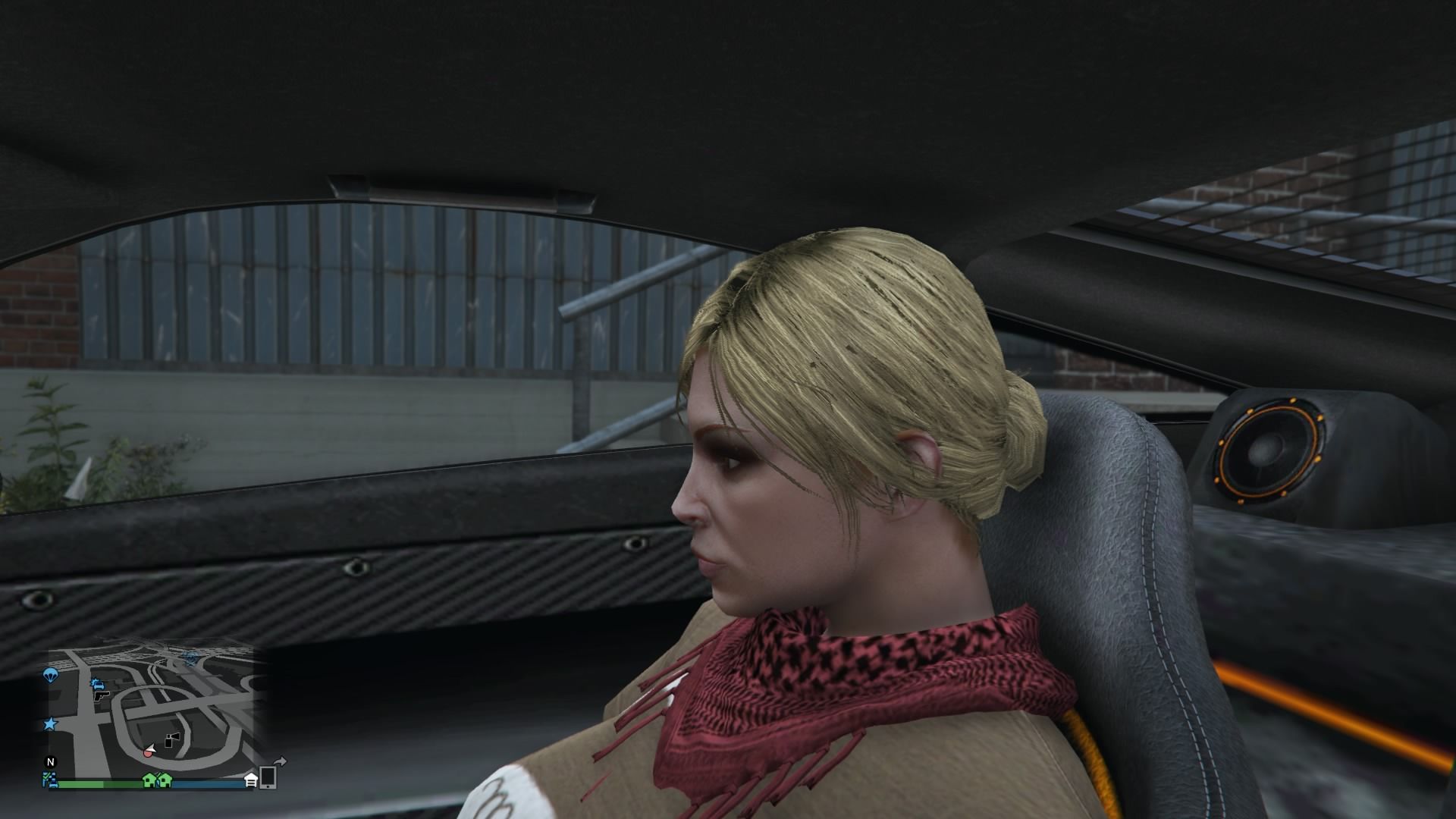Open the cell phone icon beside the minimap
This screenshot has height=819, width=1456.
(268, 777)
